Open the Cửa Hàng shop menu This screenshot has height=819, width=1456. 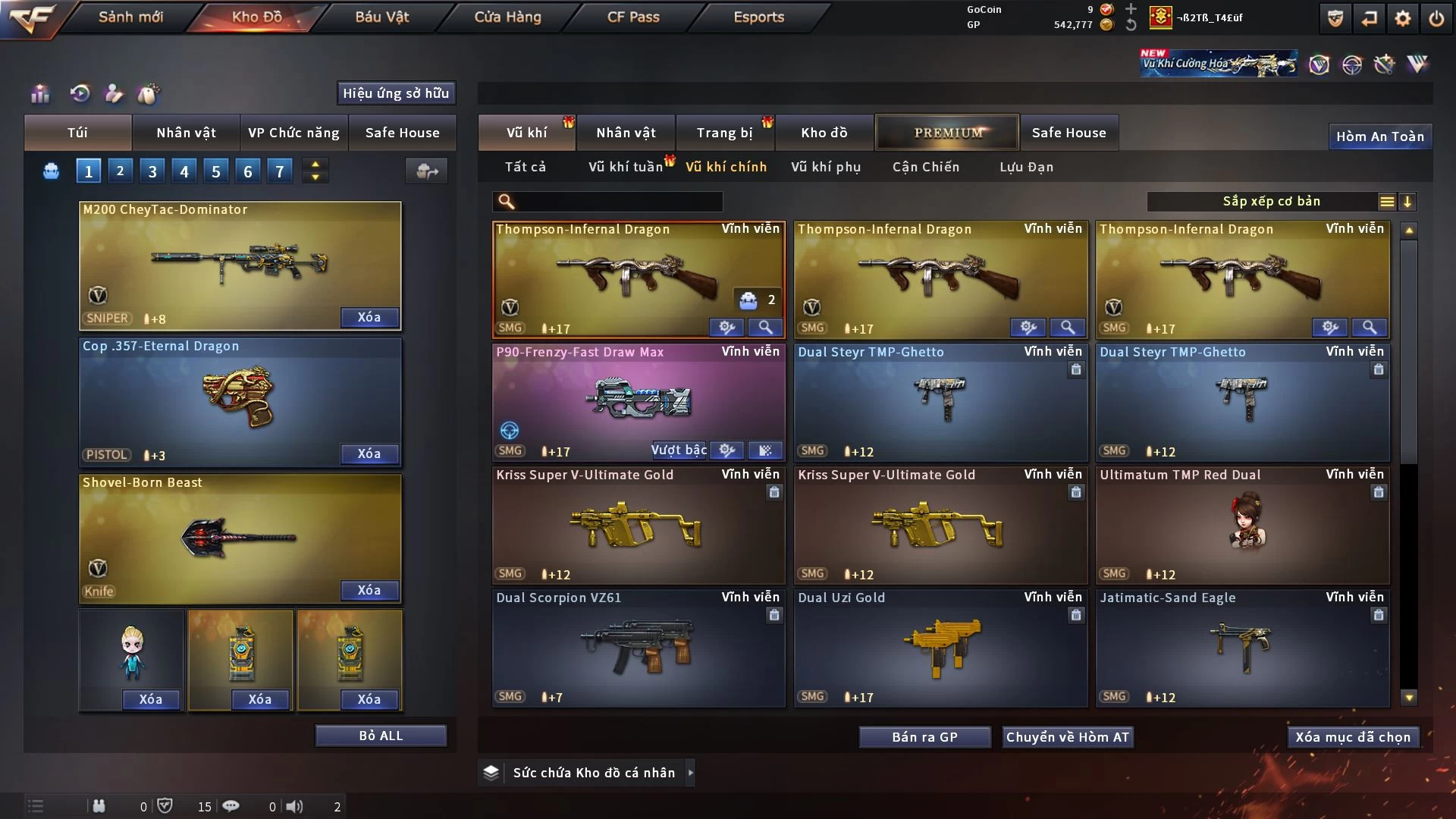(507, 17)
